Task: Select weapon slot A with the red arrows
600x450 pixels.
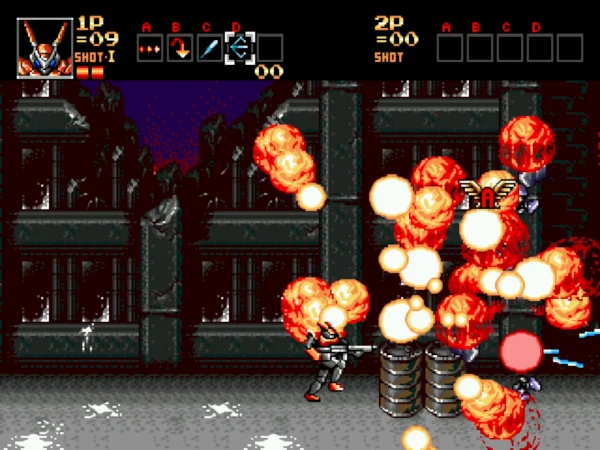Action: coord(149,47)
